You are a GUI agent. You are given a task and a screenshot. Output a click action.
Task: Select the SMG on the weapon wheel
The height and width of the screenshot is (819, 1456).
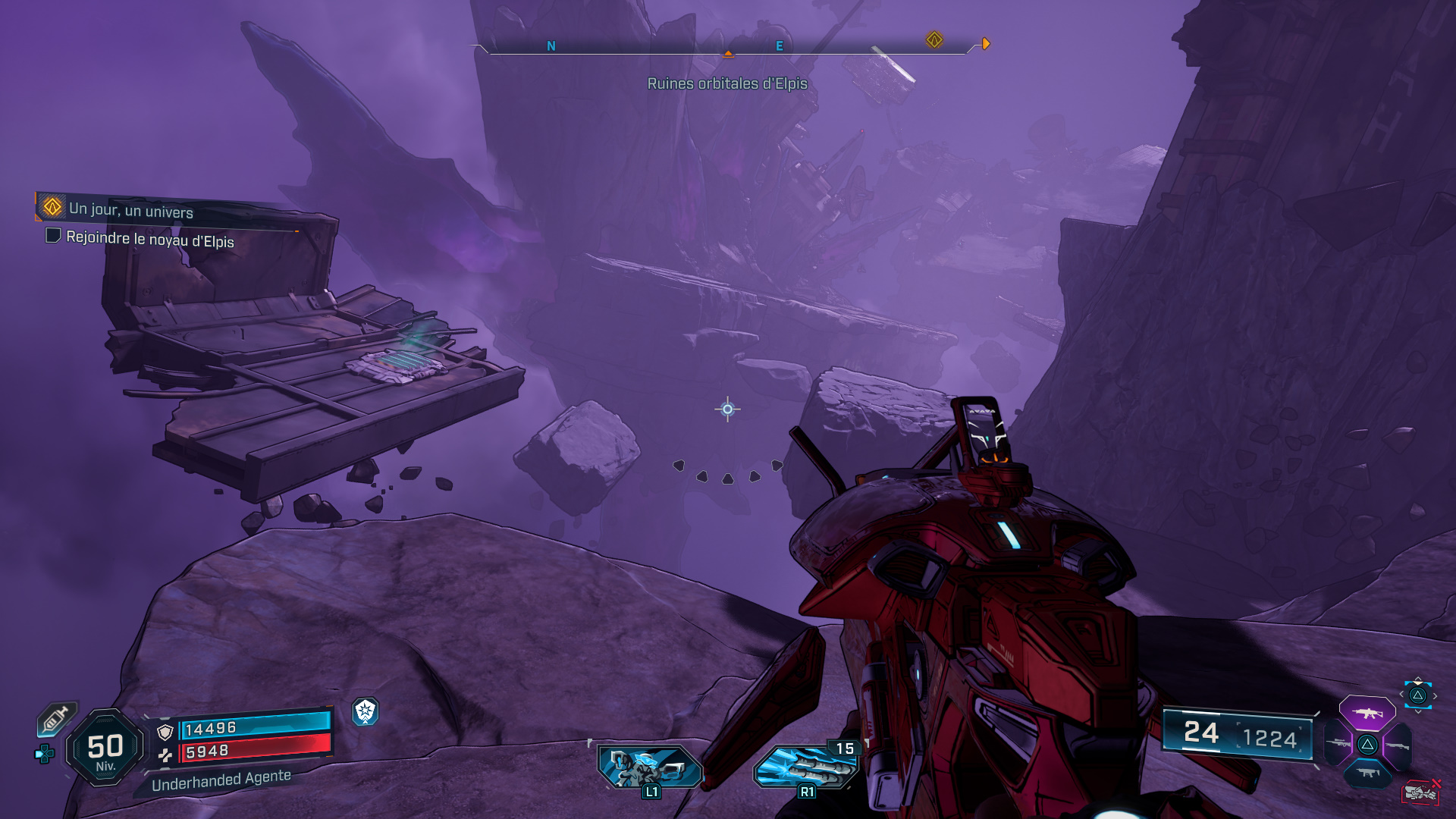click(1368, 772)
